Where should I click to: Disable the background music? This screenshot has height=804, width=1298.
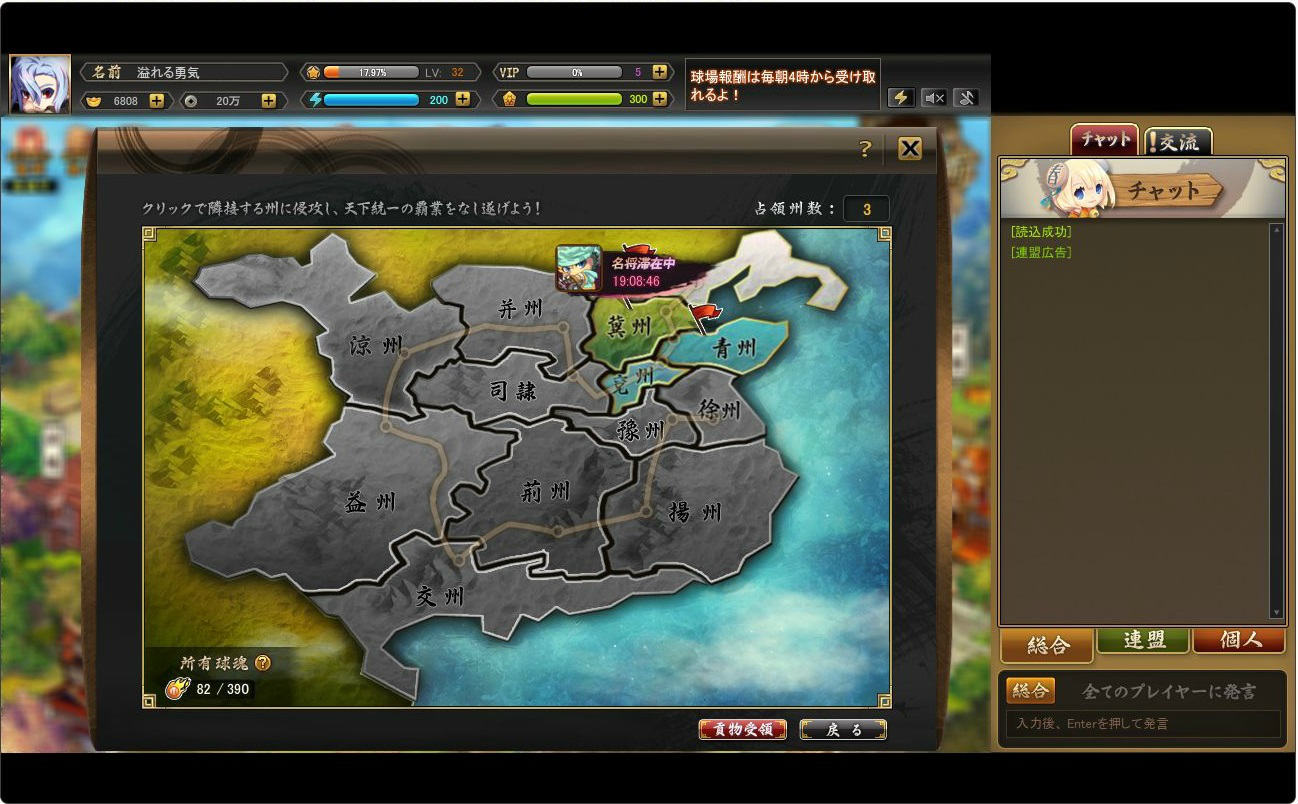[x=964, y=97]
